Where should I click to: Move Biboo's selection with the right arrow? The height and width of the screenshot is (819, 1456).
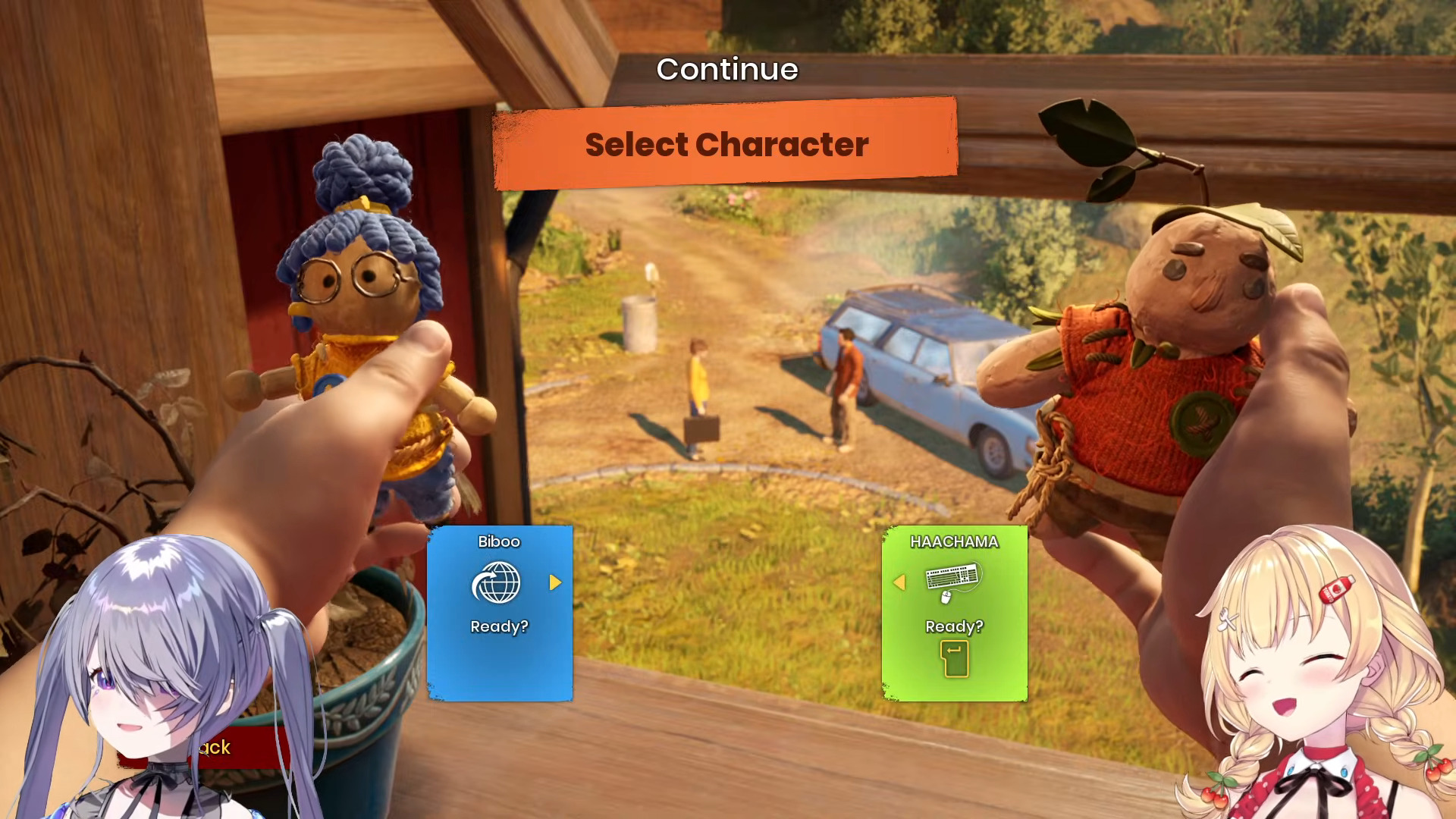[x=555, y=582]
